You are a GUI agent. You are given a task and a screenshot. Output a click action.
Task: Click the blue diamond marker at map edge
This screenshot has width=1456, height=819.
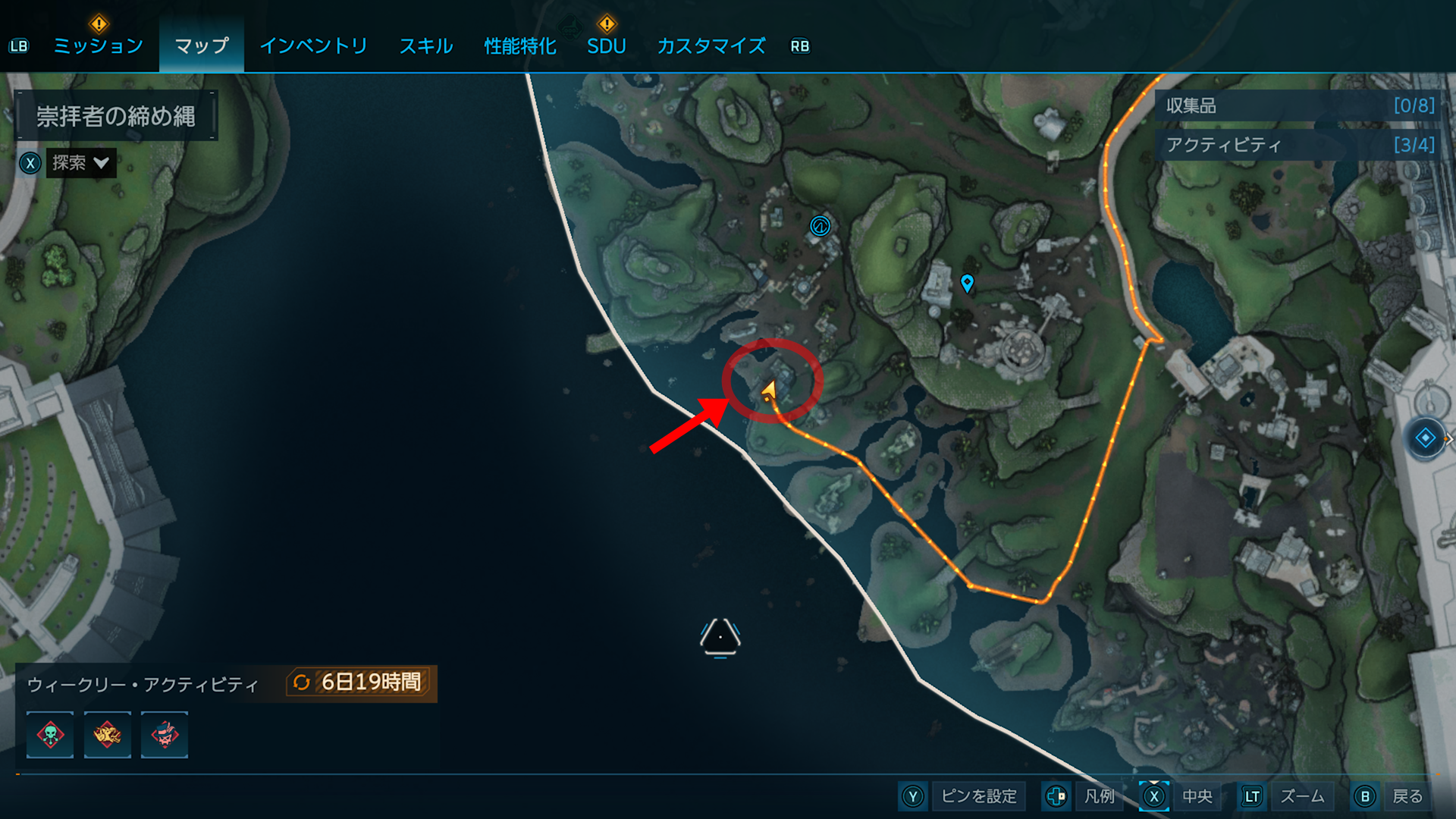(1425, 438)
